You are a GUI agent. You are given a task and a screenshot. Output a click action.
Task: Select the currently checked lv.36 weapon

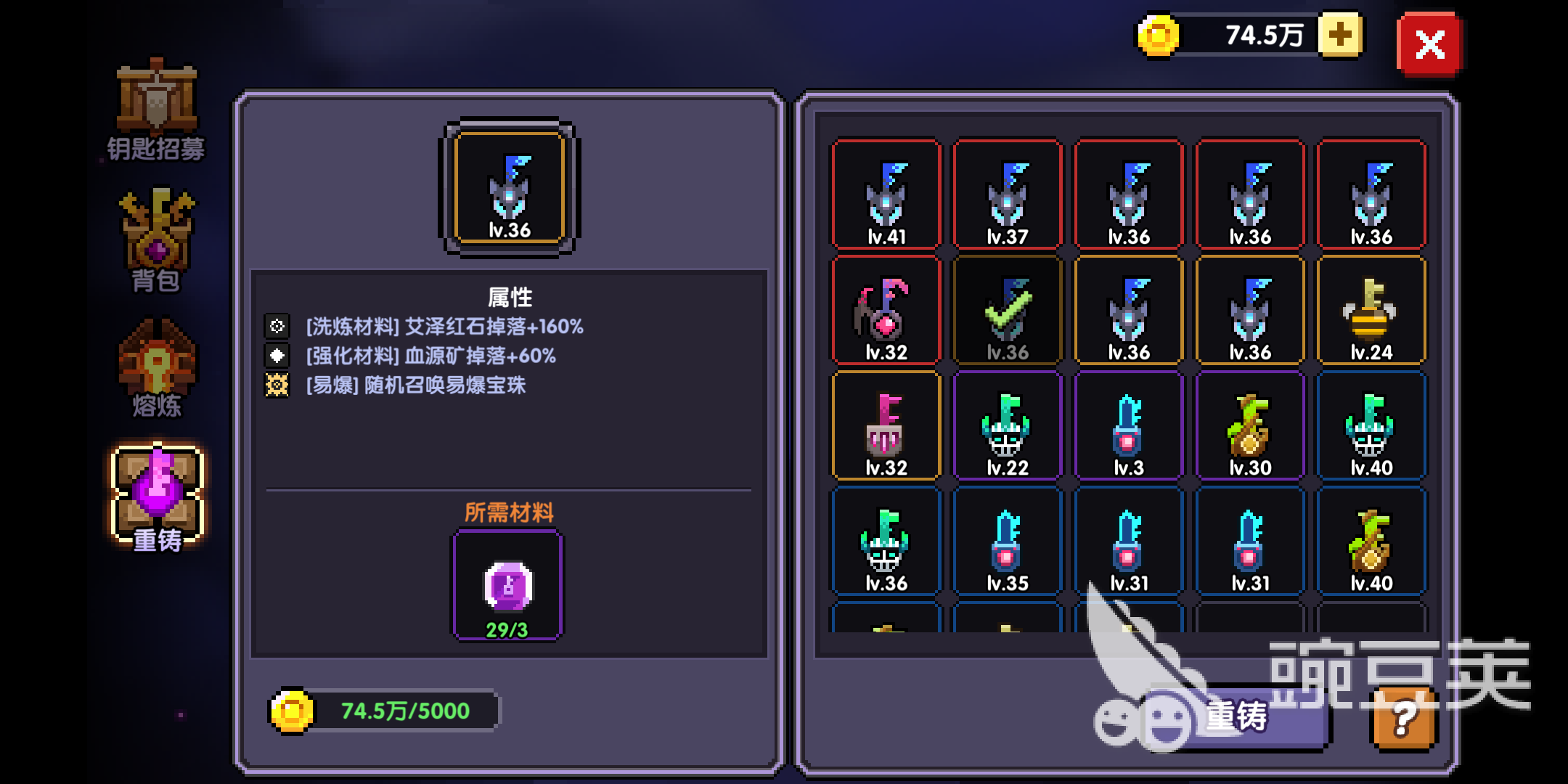click(1008, 312)
